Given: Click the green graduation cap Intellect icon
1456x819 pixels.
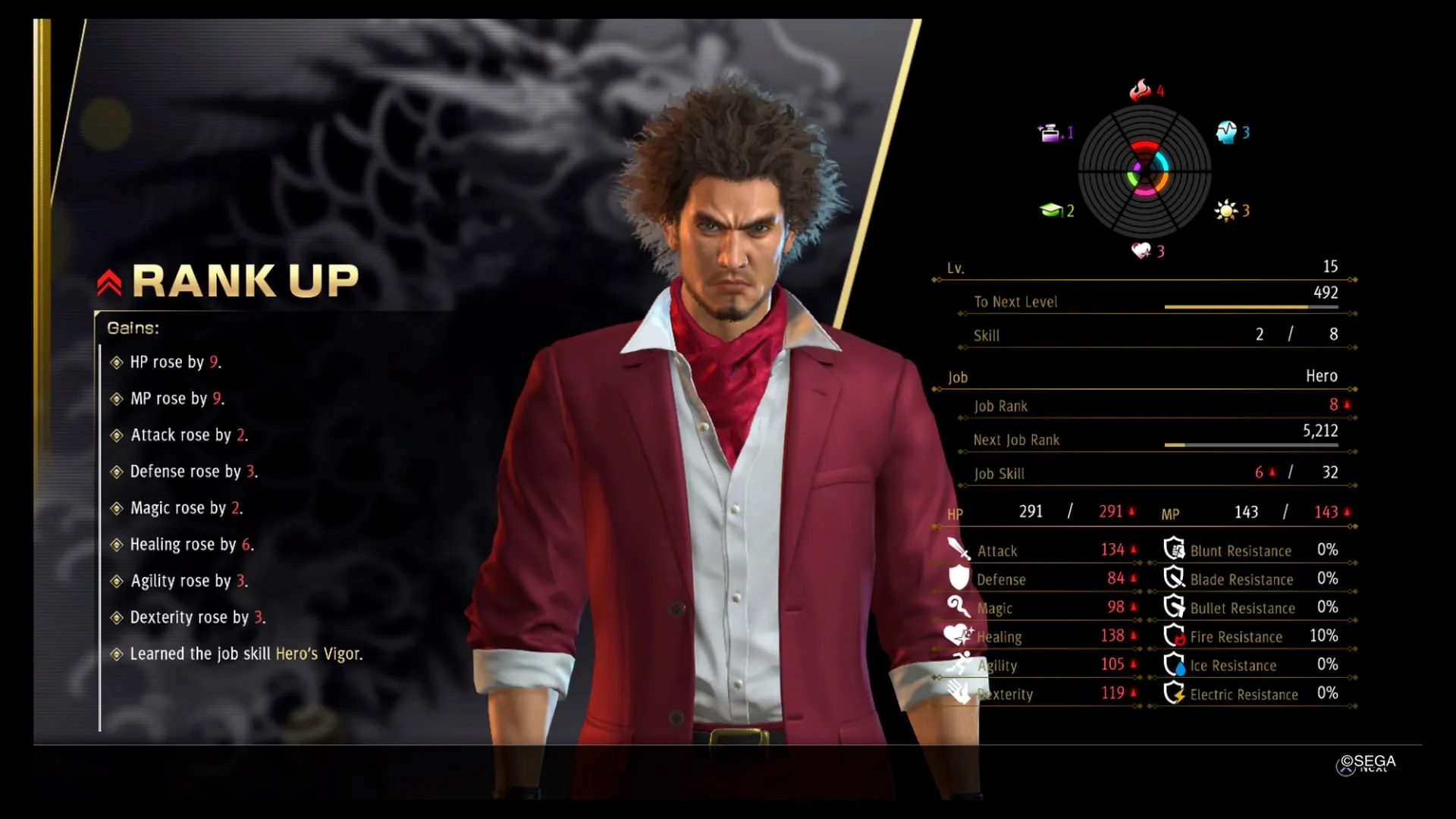Looking at the screenshot, I should (1050, 210).
